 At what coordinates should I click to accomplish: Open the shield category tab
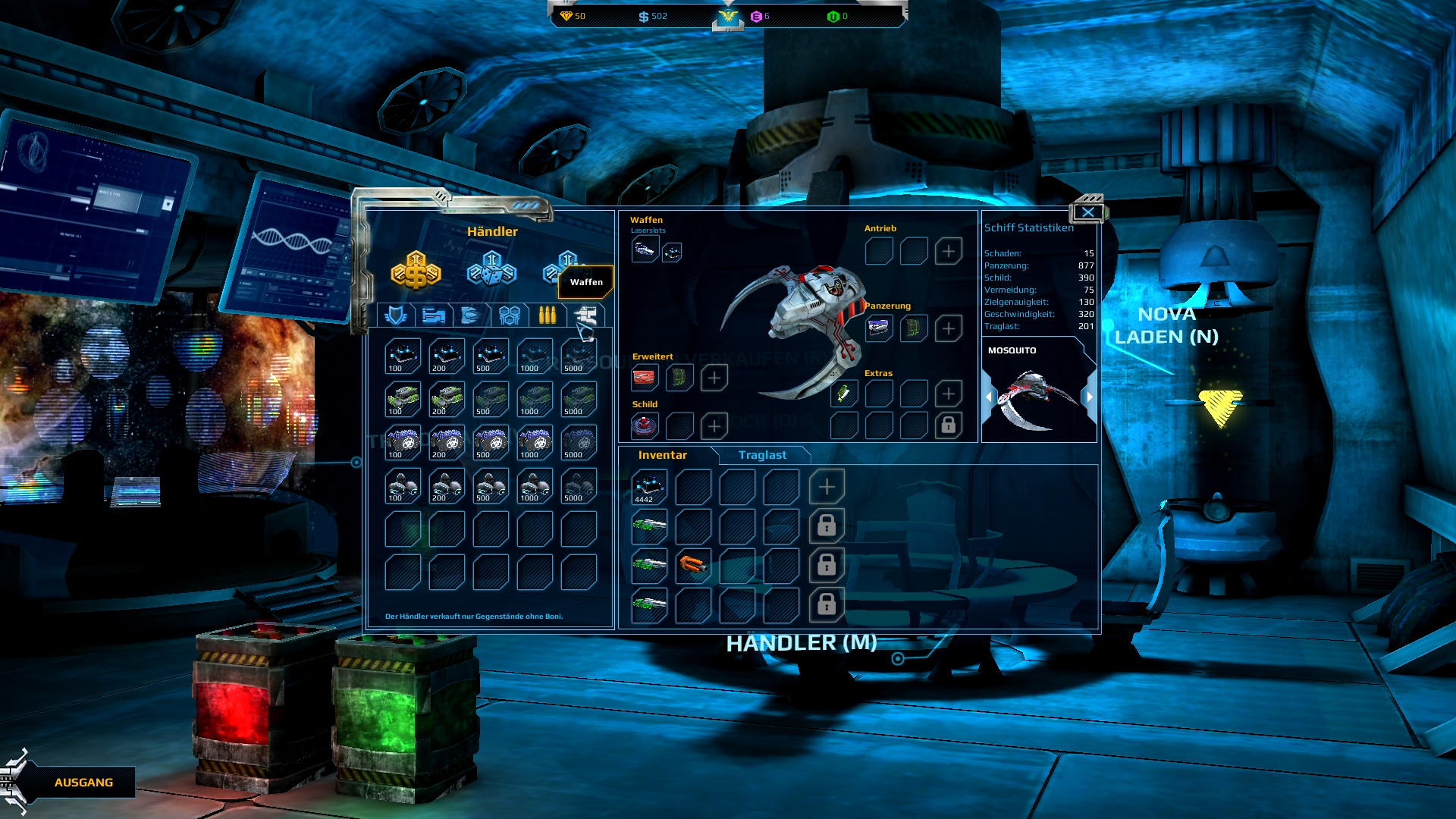tap(396, 315)
